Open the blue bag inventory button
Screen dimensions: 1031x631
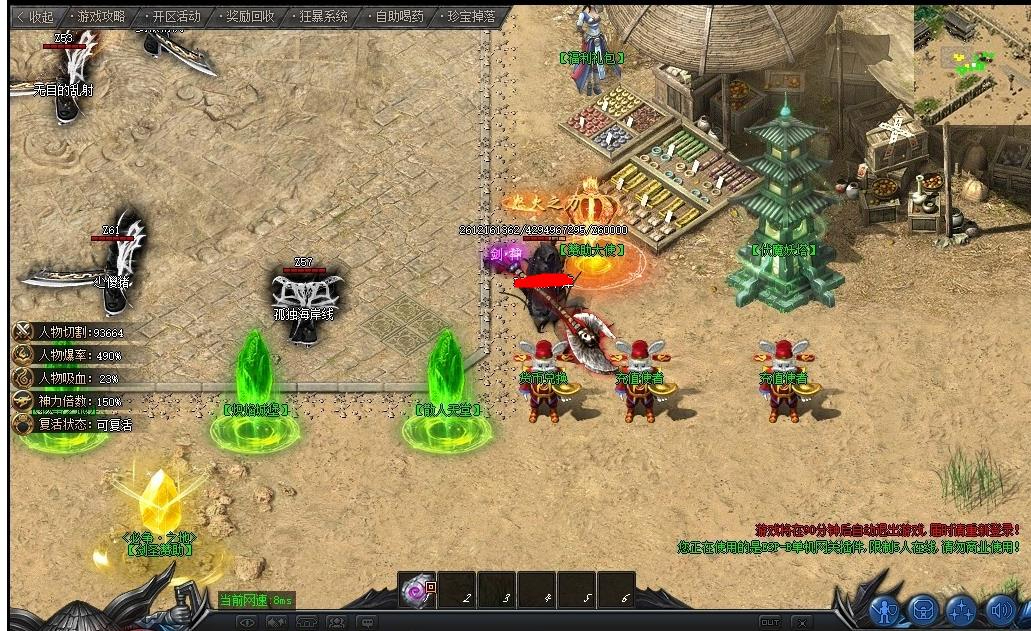[x=922, y=609]
